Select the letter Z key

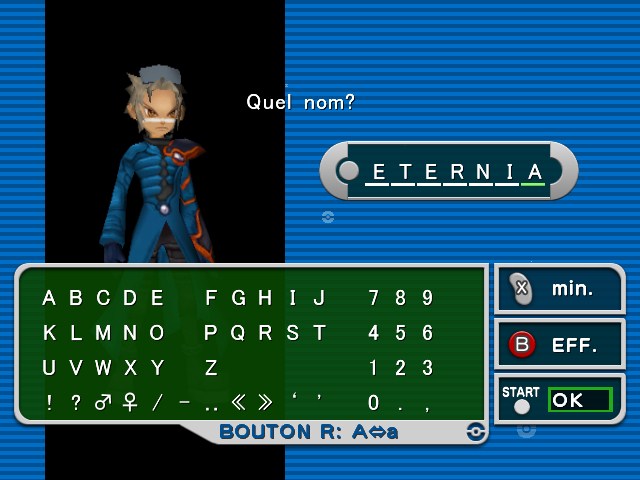coord(211,368)
